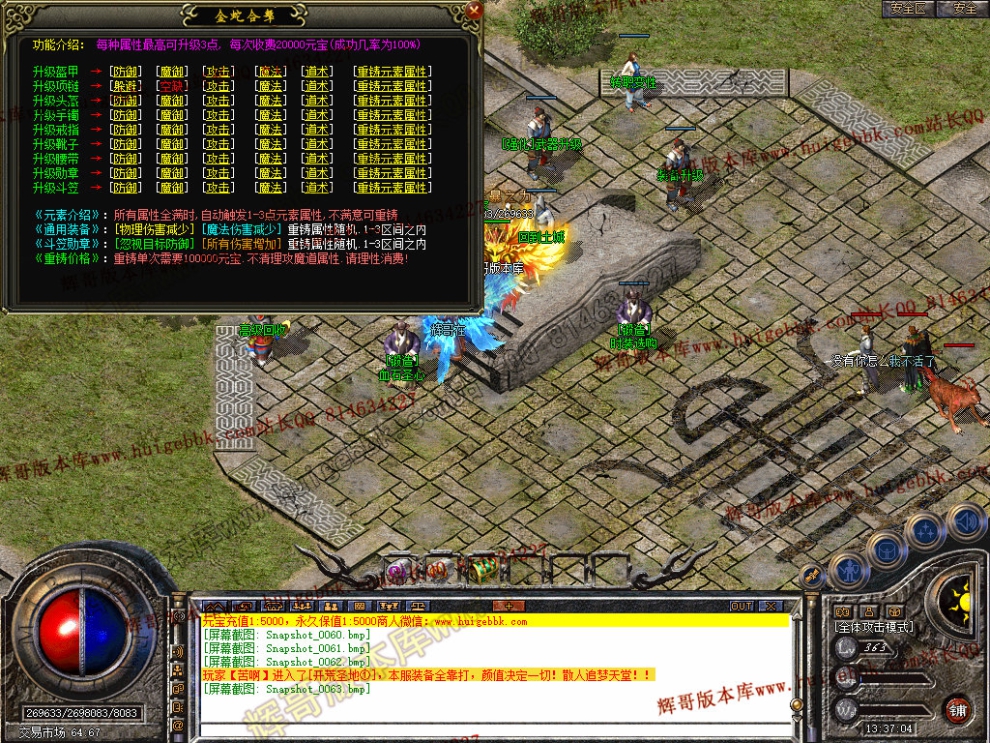Screen dimensions: 990x743
Task: Toggle the 全体攻击模式 attack mode label
Action: pyautogui.click(x=874, y=626)
